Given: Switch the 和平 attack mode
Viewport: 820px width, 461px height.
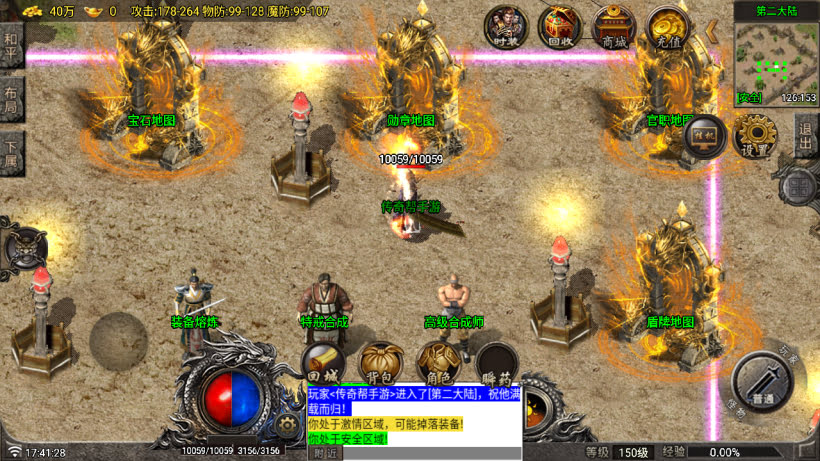Looking at the screenshot, I should pyautogui.click(x=11, y=47).
